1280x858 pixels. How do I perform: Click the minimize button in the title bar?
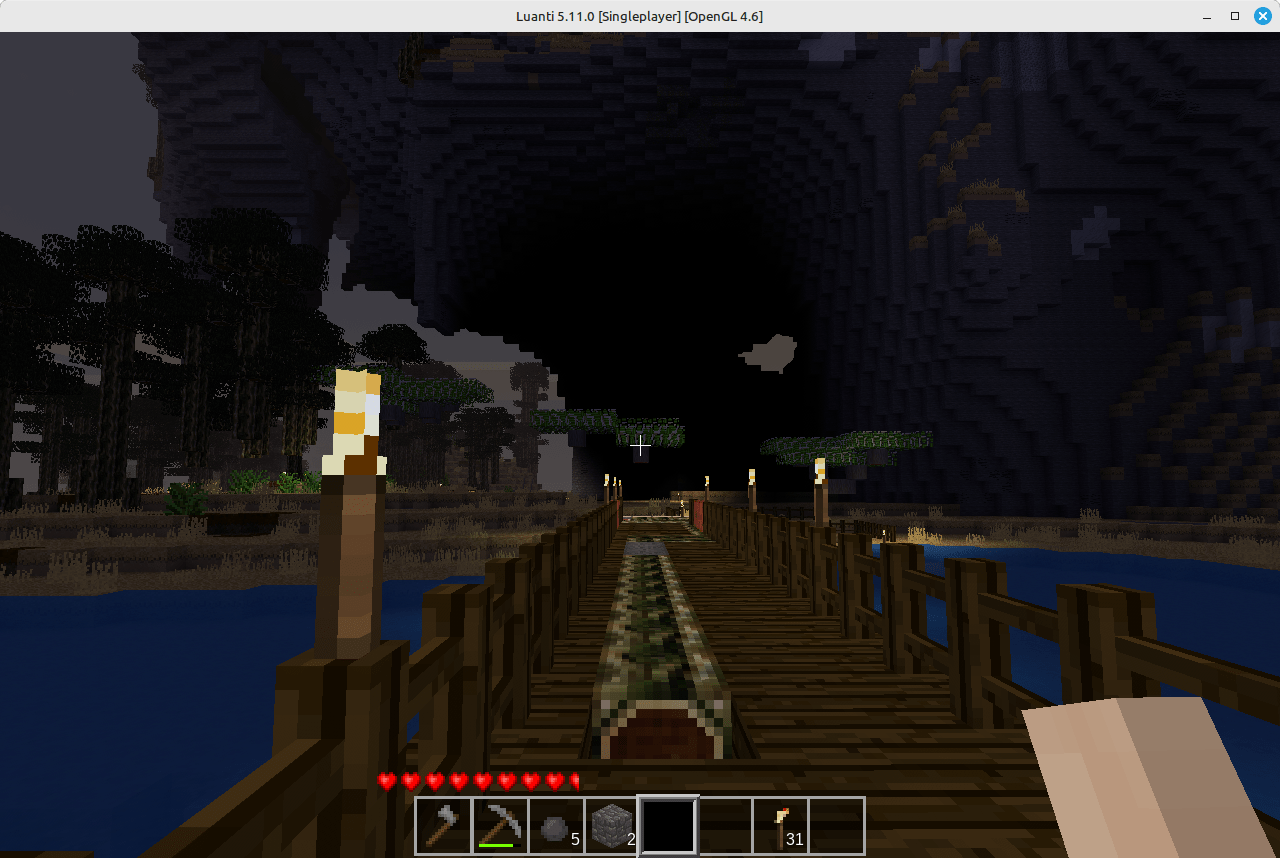point(1206,16)
